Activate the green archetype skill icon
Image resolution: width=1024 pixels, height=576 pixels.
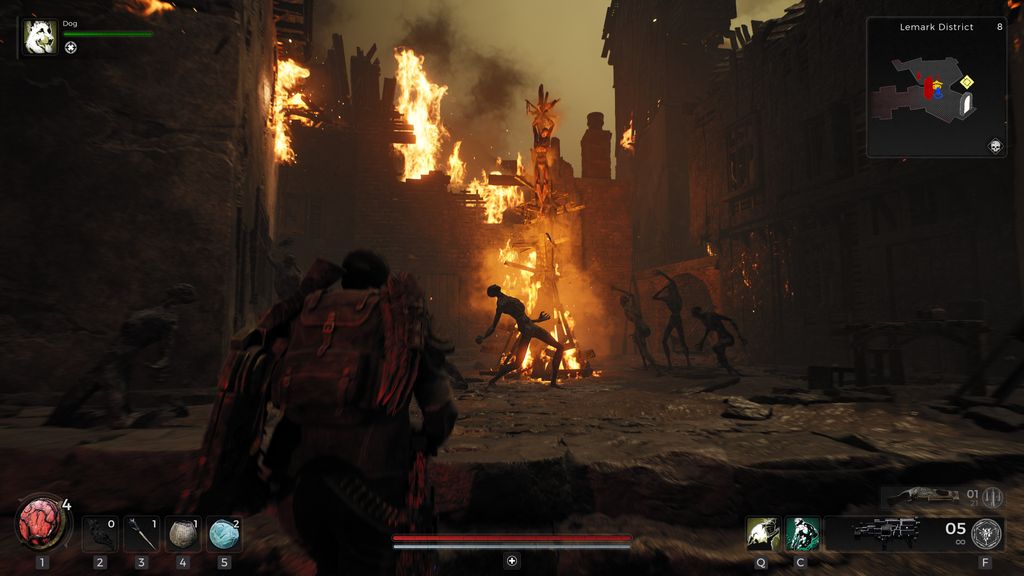pyautogui.click(x=802, y=534)
